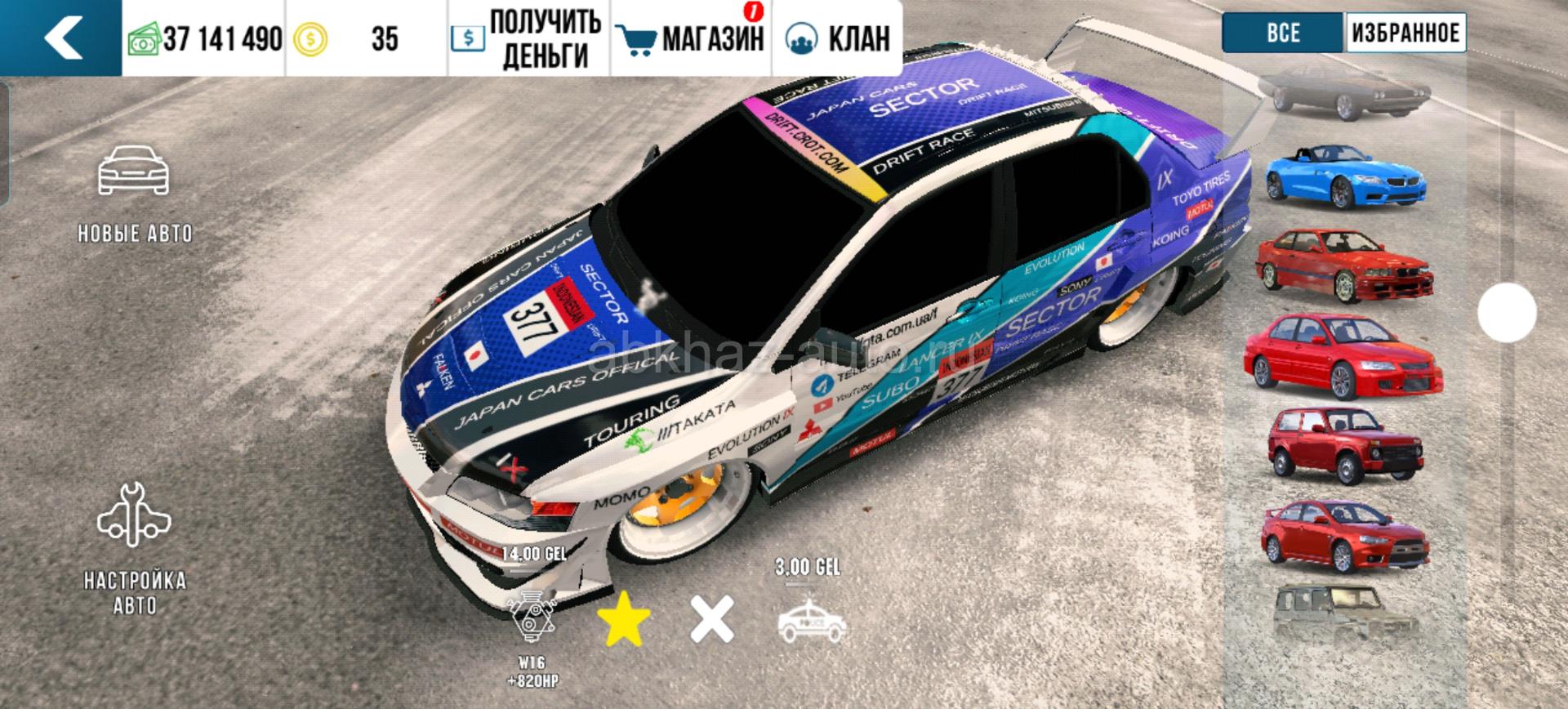Select the red Niva thumbnail
The image size is (1568, 709).
[x=1344, y=447]
